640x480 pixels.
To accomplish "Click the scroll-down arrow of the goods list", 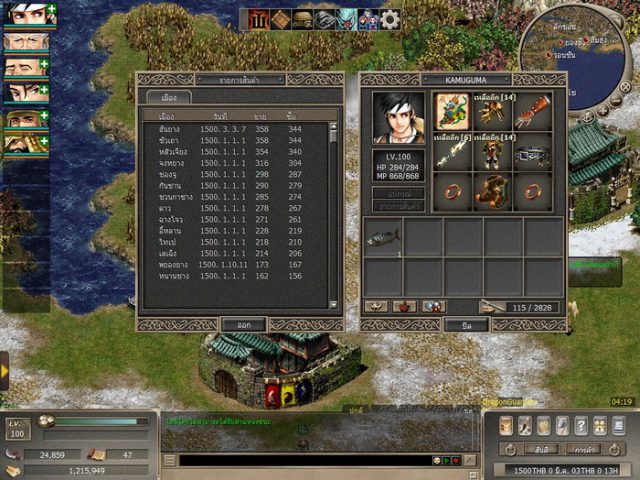I will pos(334,301).
